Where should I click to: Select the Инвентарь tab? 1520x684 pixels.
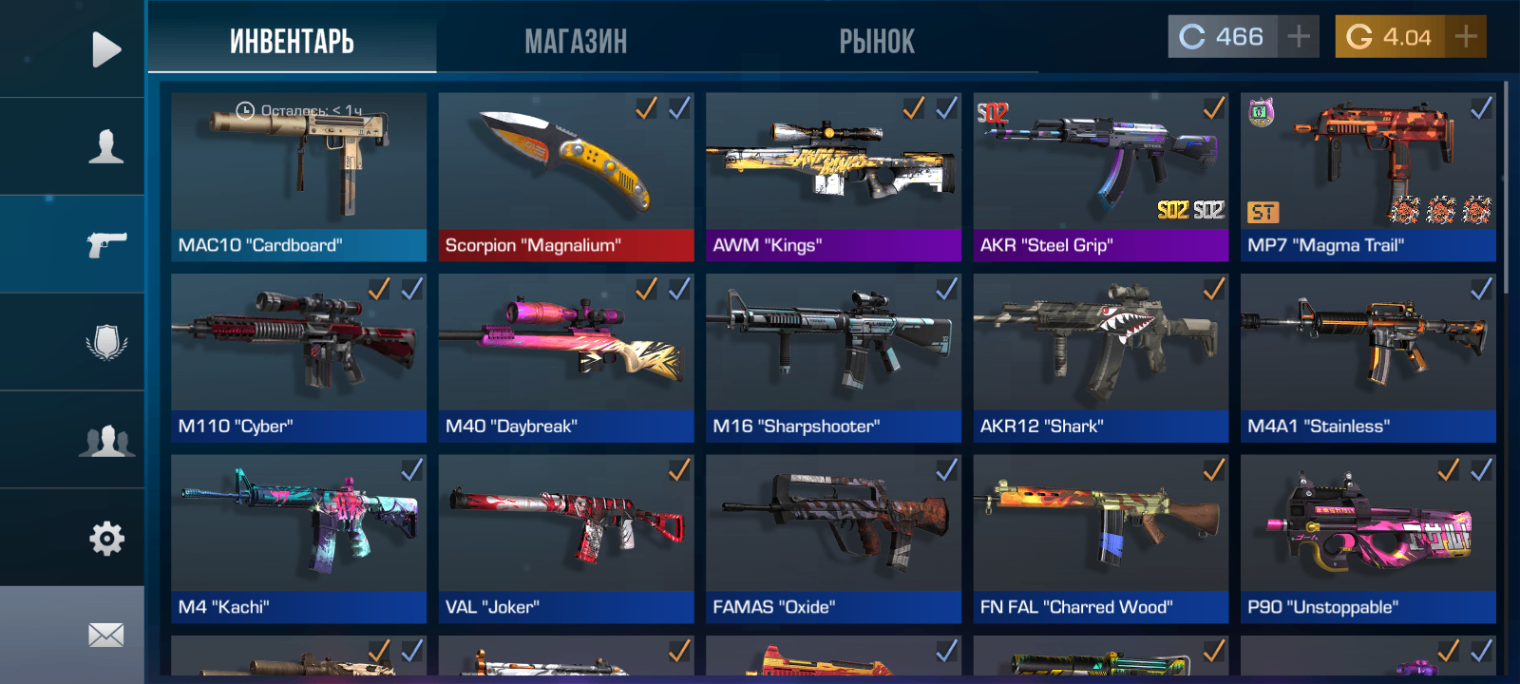pos(292,41)
